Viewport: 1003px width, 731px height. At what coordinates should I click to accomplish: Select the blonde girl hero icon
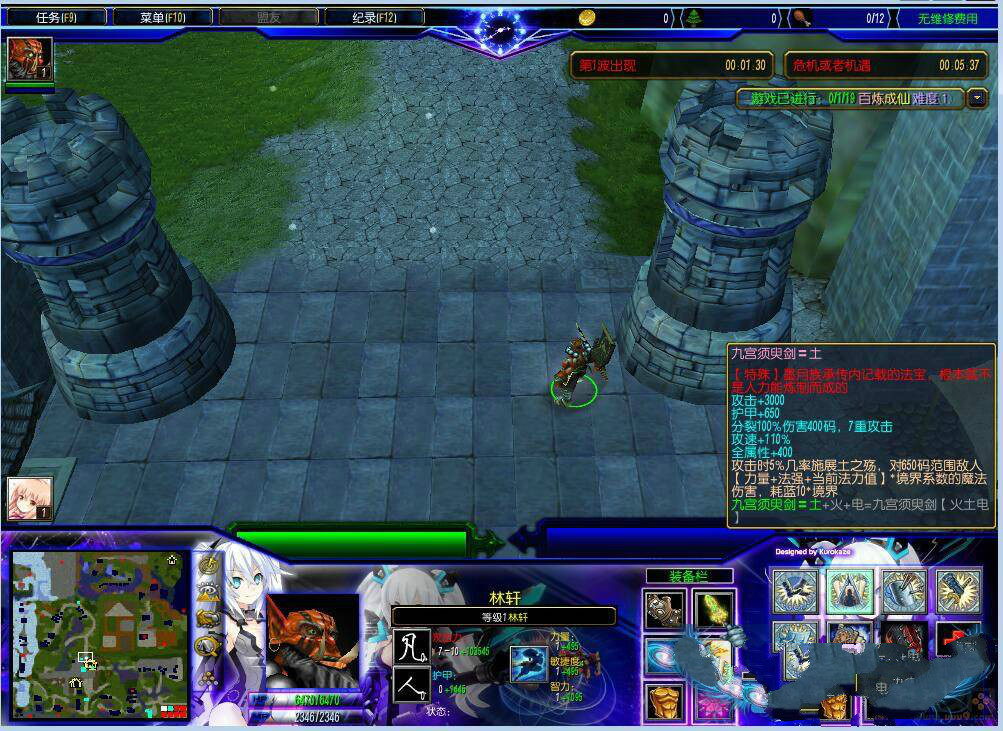click(x=29, y=497)
